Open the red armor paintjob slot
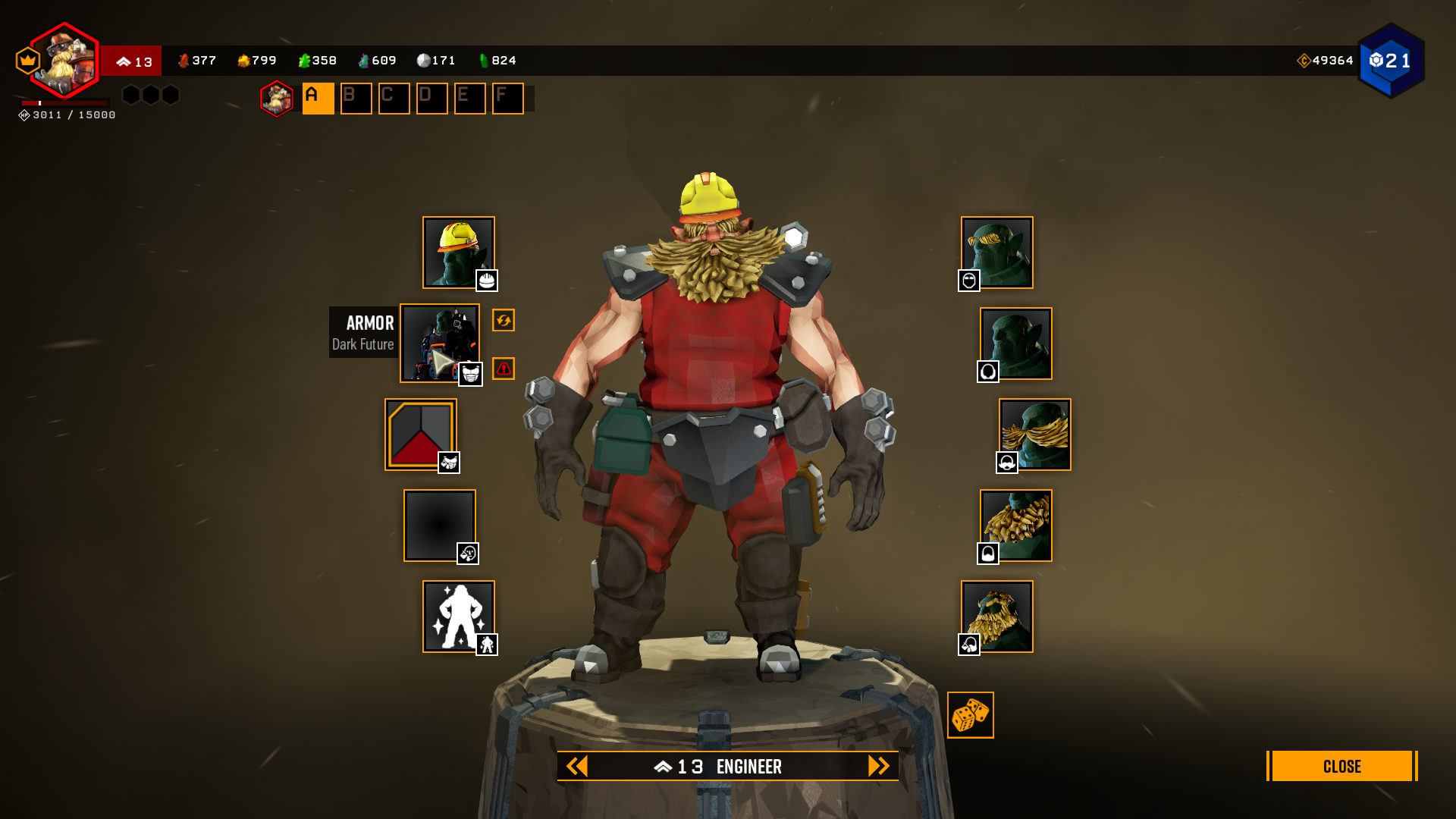1456x819 pixels. tap(420, 435)
